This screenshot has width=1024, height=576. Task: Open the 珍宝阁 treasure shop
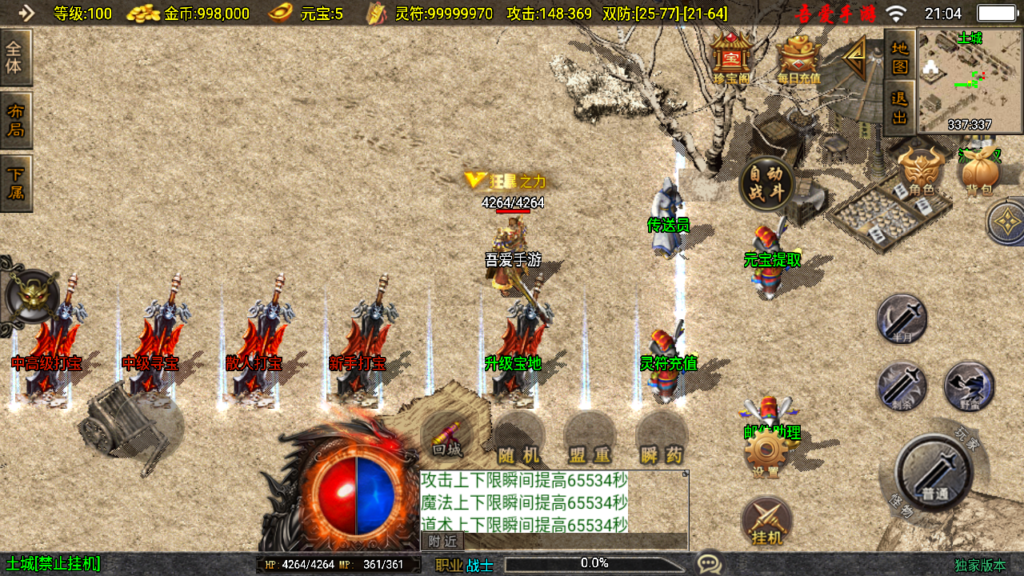(731, 59)
